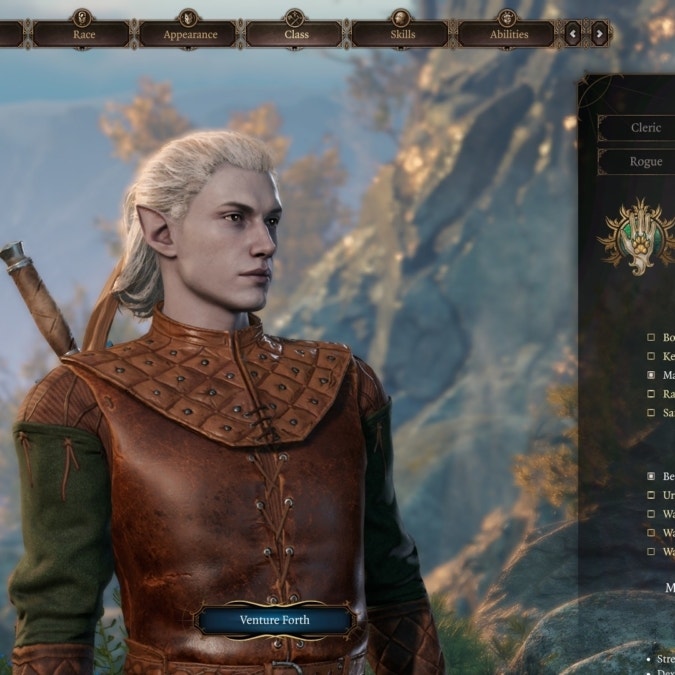This screenshot has width=675, height=675.
Task: Toggle the checked option starting with "Ma"
Action: (652, 375)
